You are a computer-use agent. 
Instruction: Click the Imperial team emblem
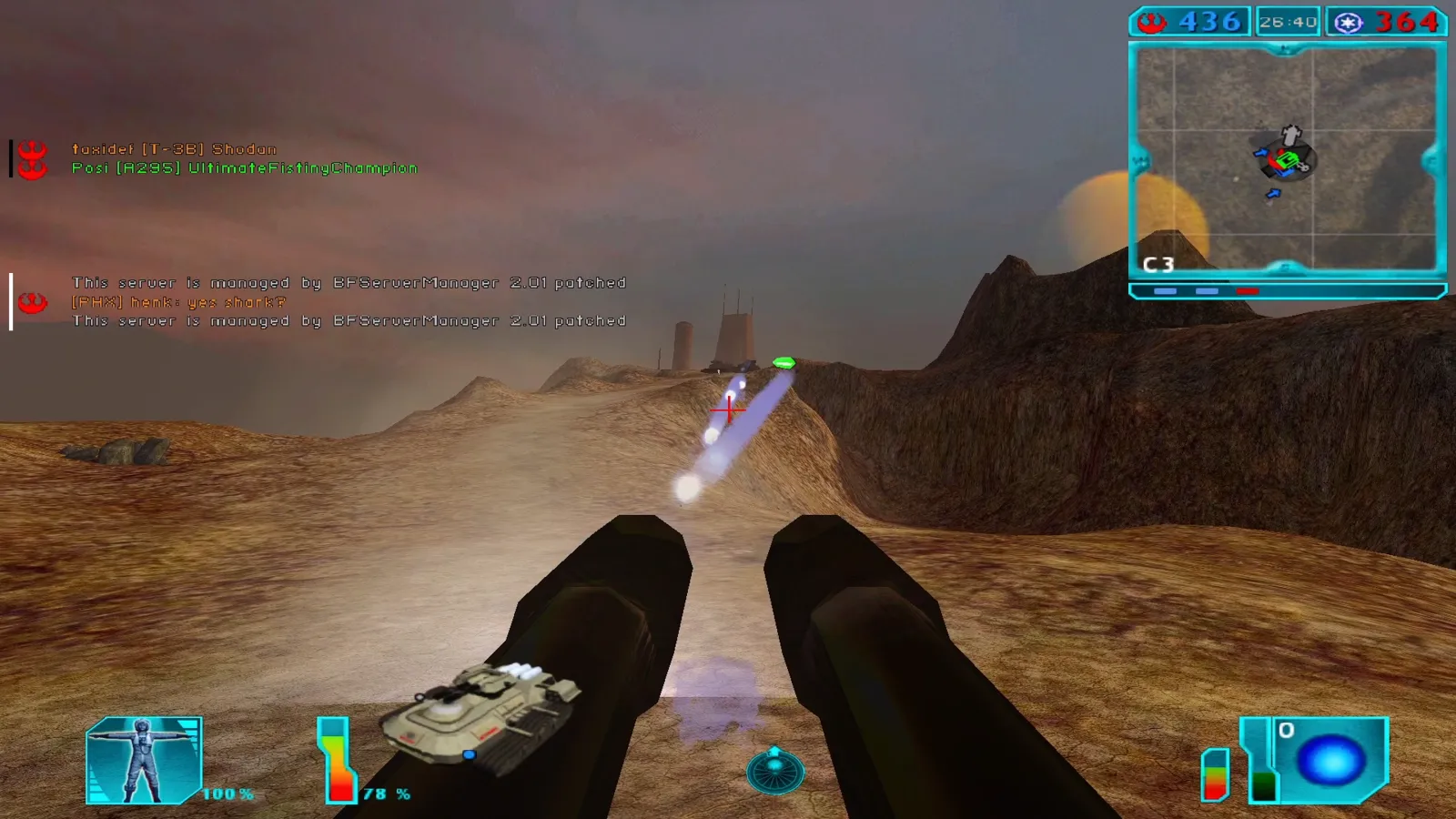click(1348, 23)
